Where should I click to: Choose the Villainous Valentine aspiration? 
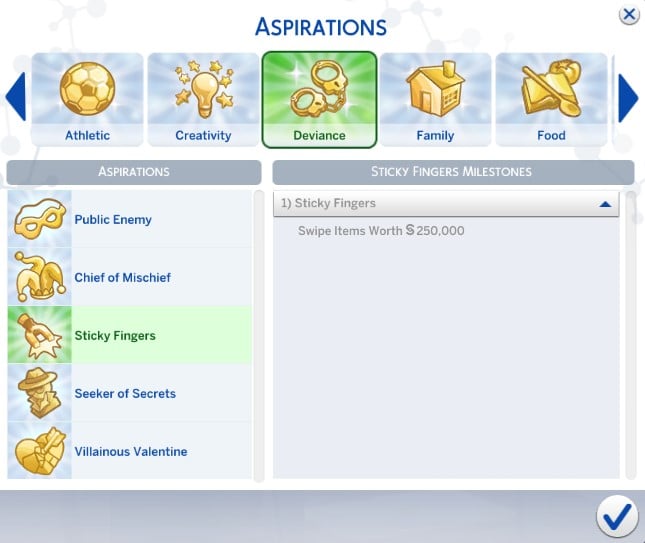coord(130,452)
